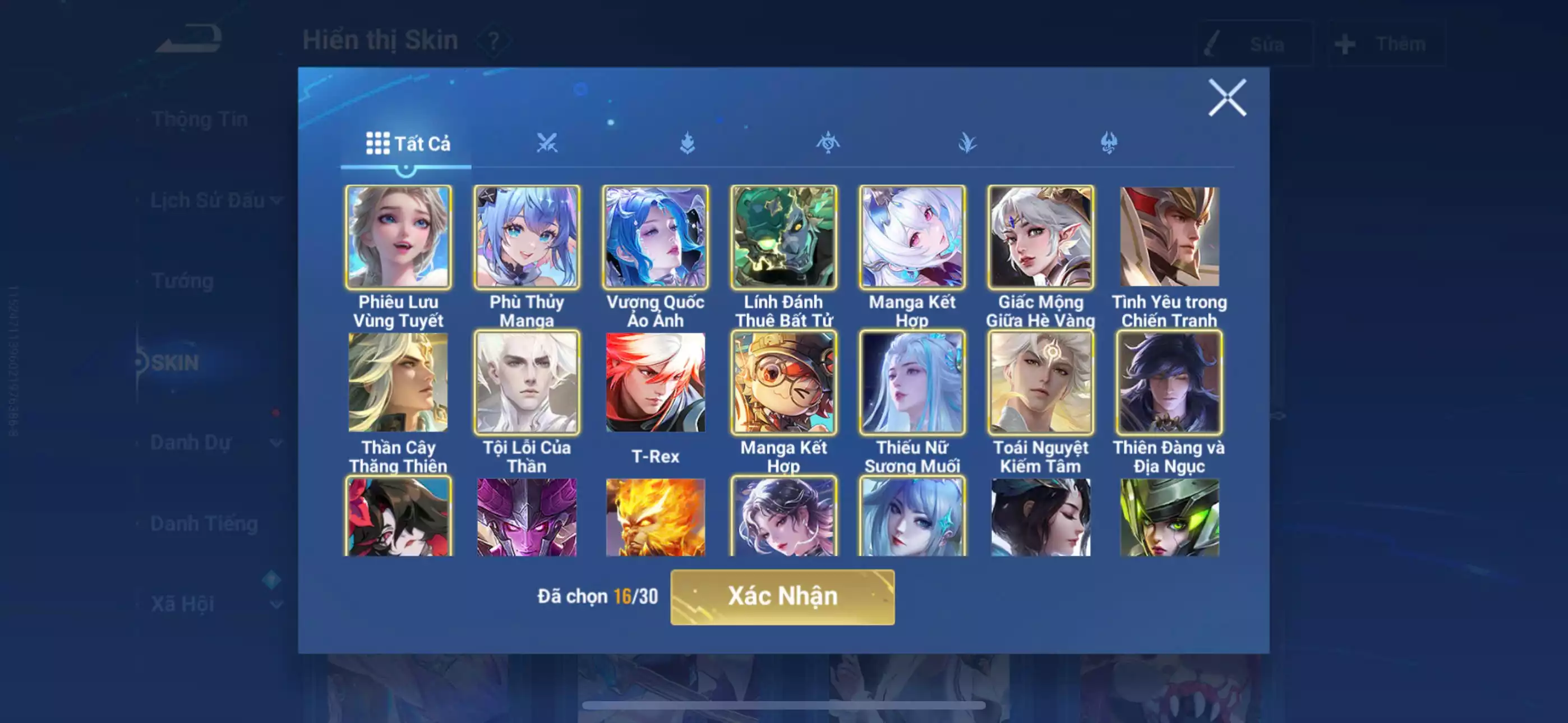Click the back arrow at top left
1568x723 pixels.
click(188, 40)
